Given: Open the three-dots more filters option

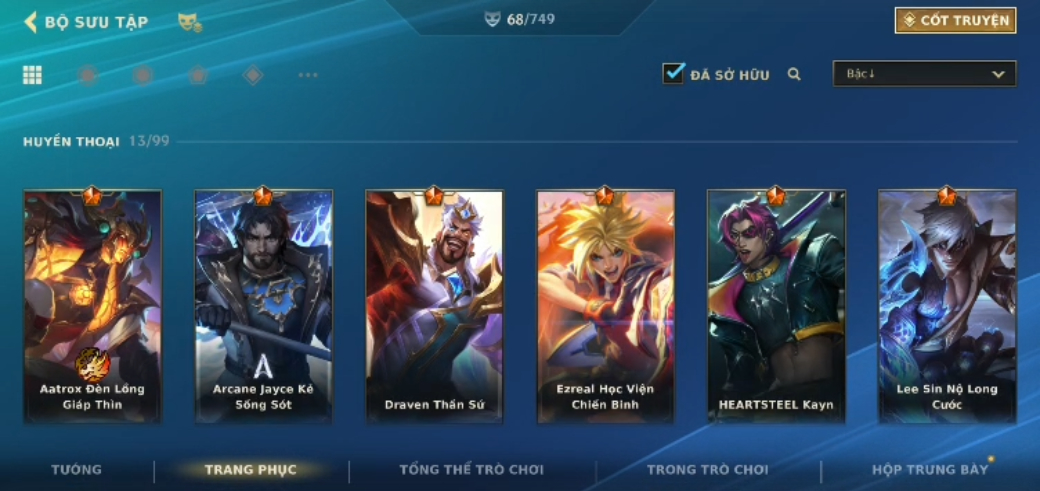Looking at the screenshot, I should click(x=308, y=75).
